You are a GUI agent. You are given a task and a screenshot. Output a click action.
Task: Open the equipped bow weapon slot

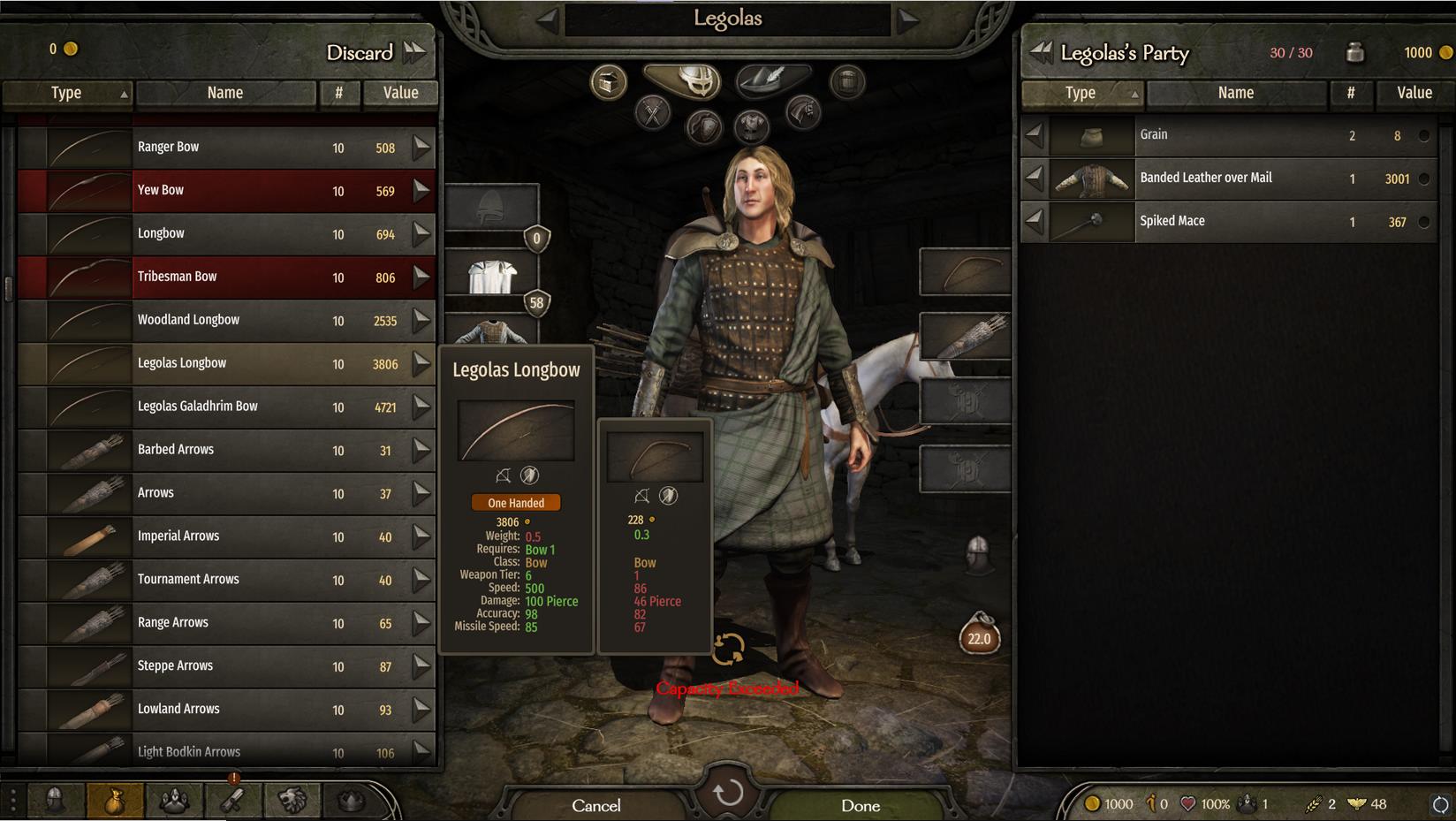click(x=966, y=272)
